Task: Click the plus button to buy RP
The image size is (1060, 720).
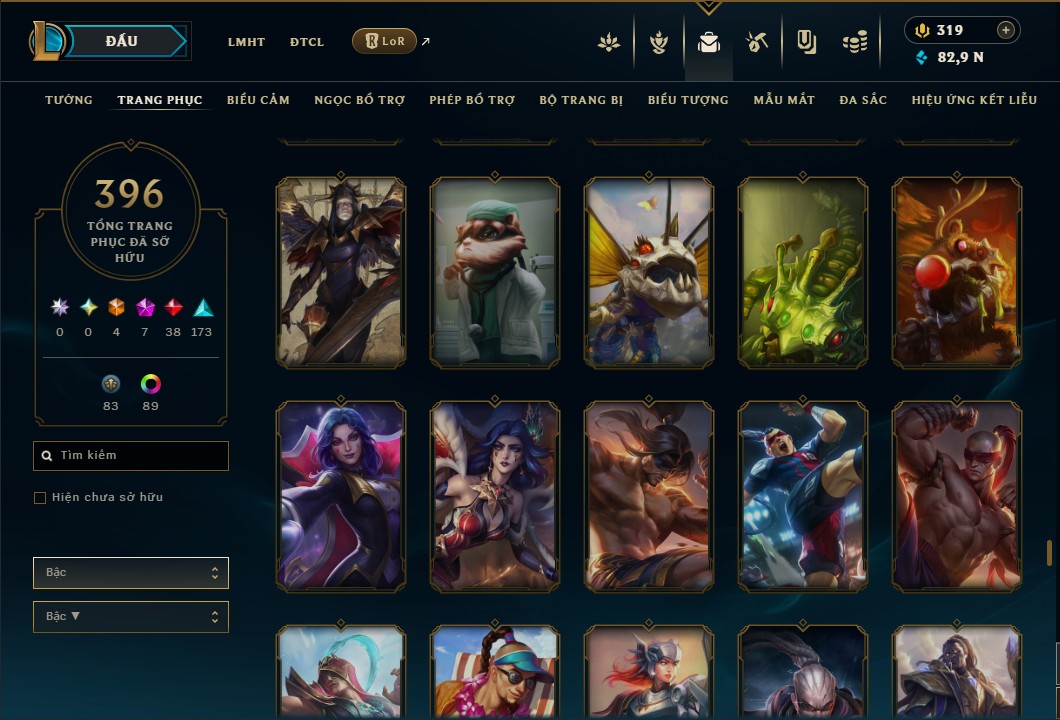Action: (1005, 30)
